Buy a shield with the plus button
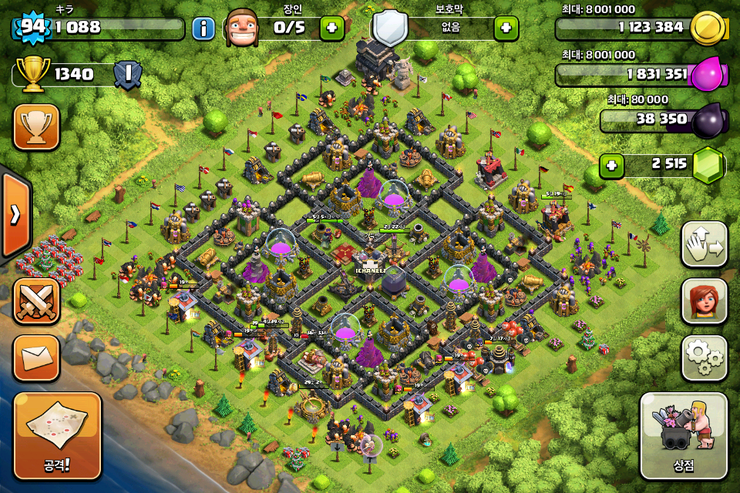This screenshot has height=493, width=740. click(506, 28)
